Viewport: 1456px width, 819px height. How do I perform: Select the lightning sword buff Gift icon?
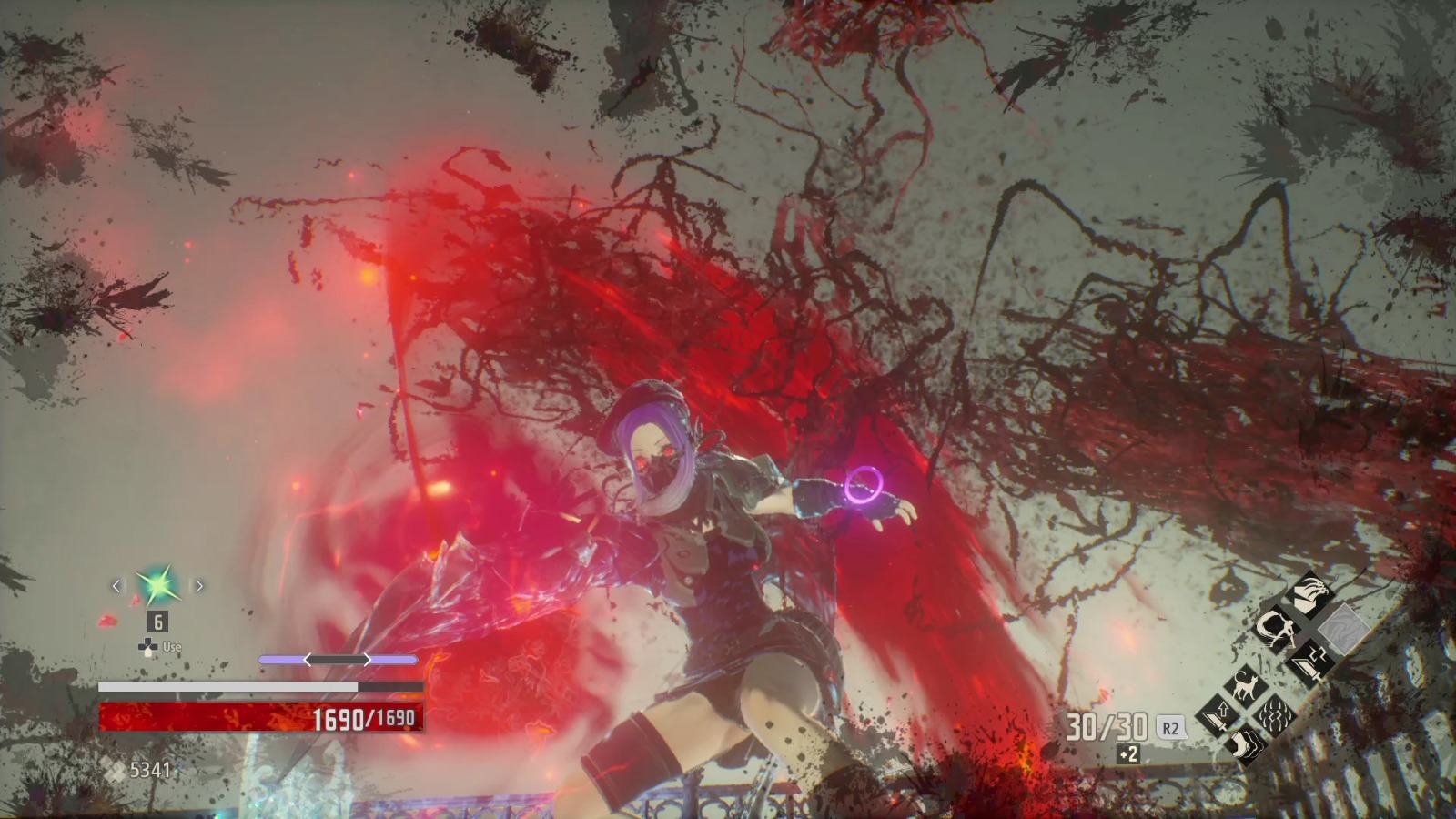(1309, 662)
